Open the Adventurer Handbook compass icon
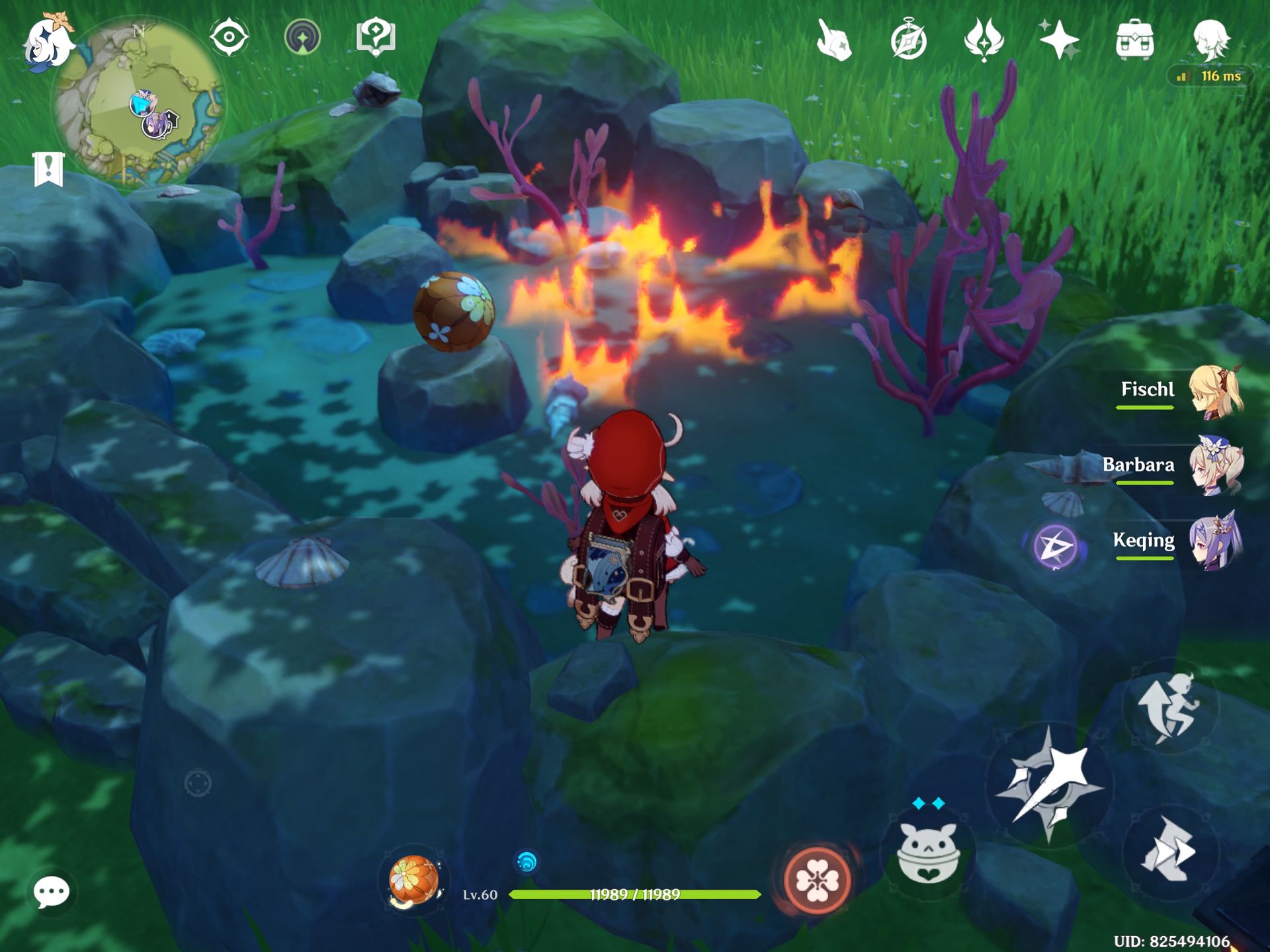The image size is (1270, 952). click(908, 40)
